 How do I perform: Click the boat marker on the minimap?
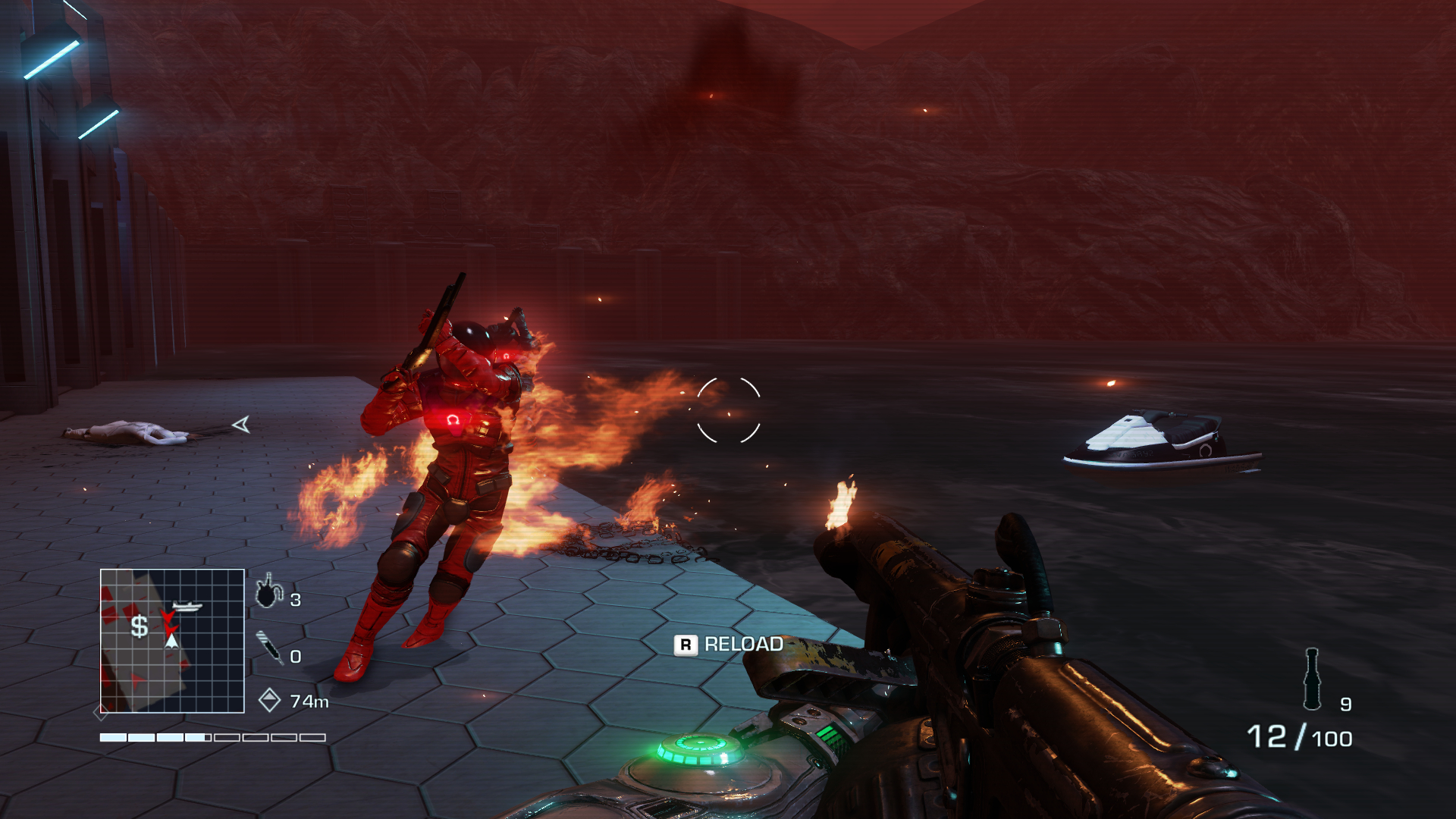(187, 606)
